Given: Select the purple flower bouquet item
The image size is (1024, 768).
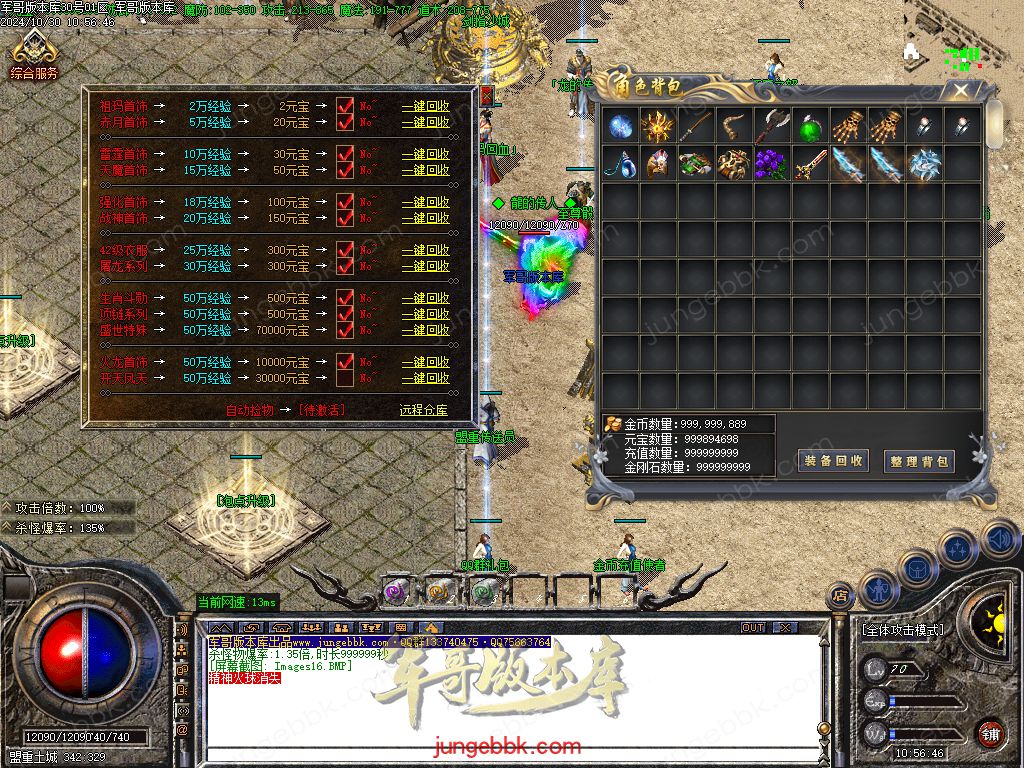Looking at the screenshot, I should (773, 163).
